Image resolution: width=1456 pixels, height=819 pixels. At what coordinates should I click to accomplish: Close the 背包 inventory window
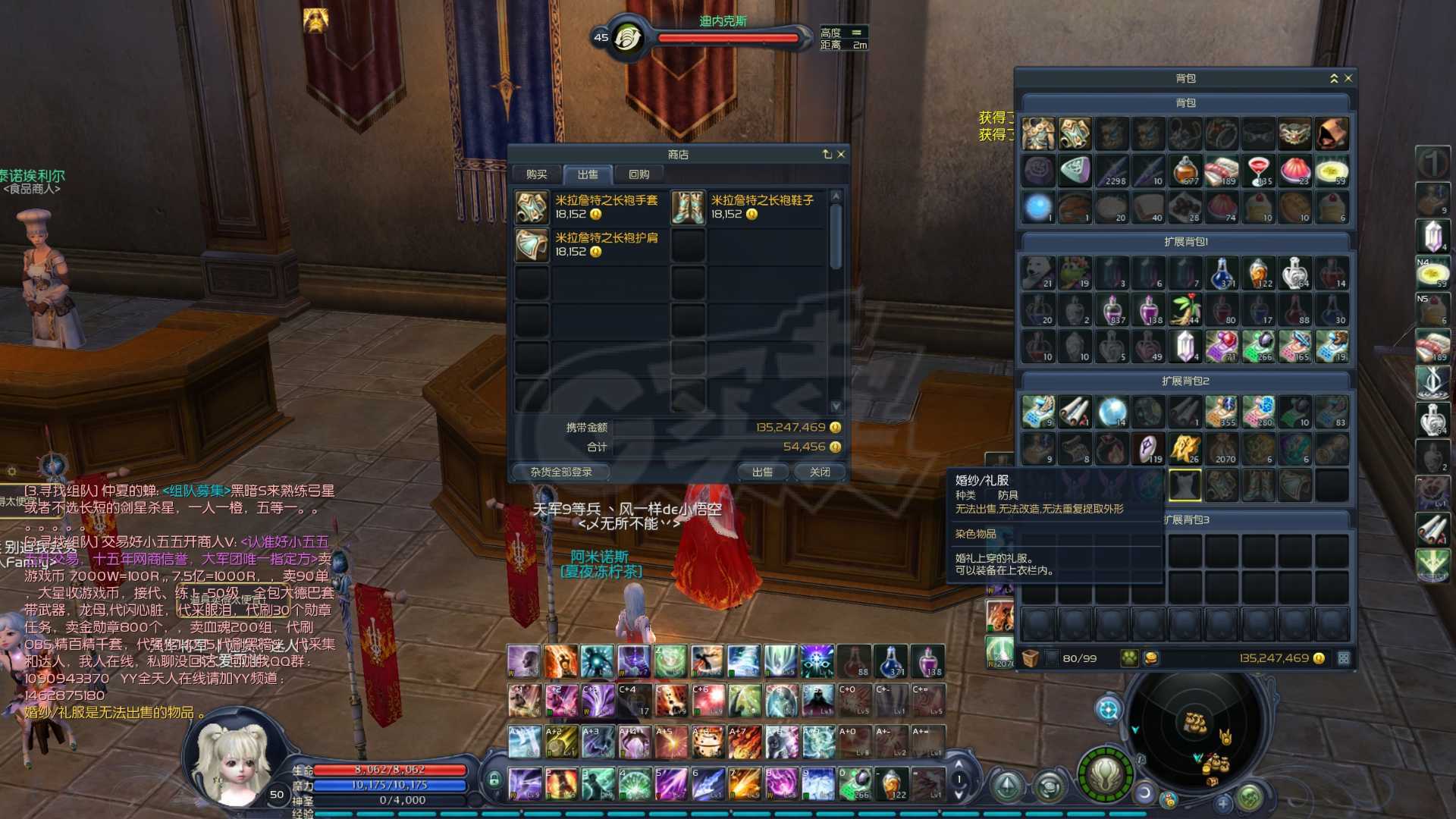pos(1348,78)
